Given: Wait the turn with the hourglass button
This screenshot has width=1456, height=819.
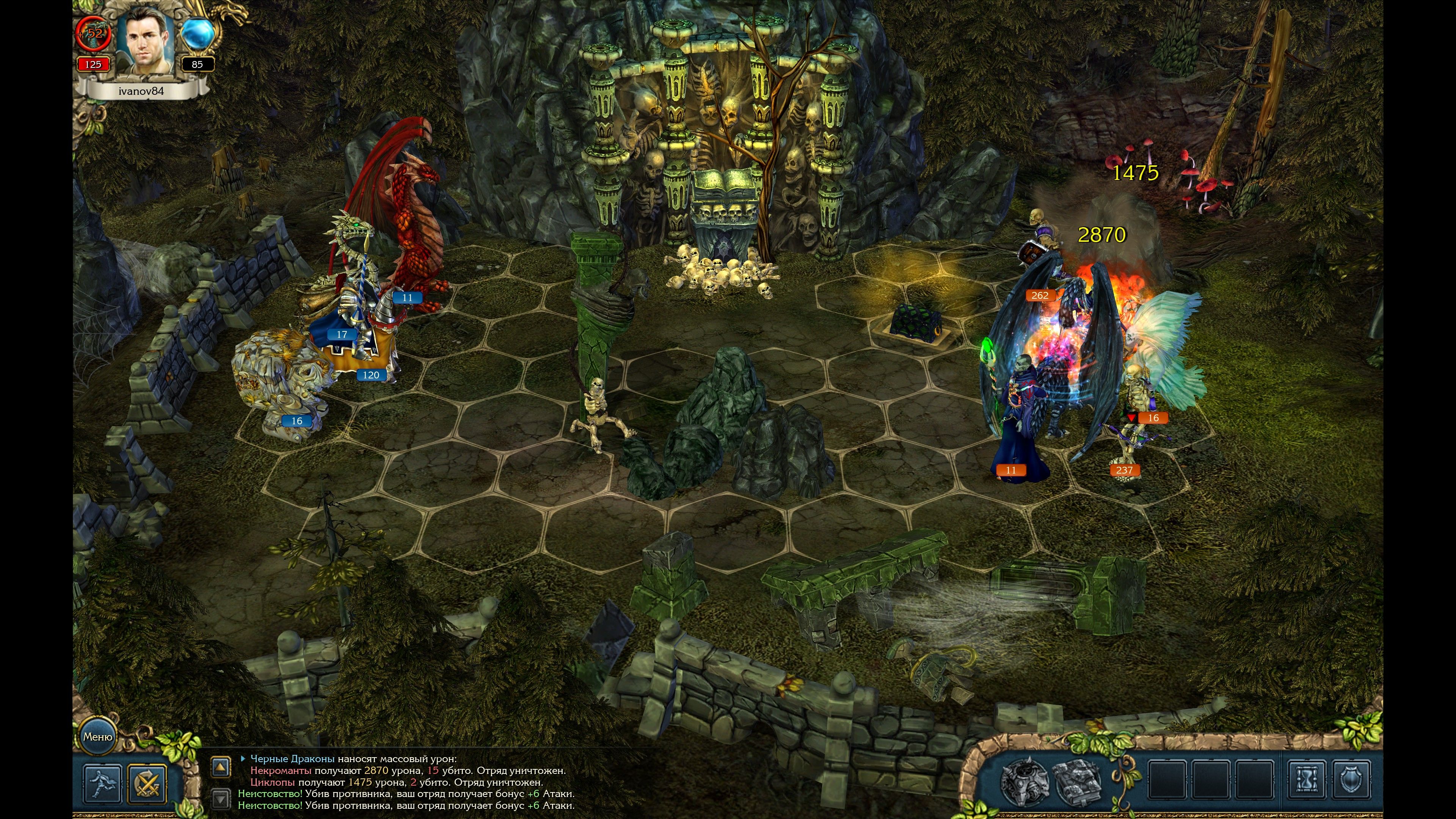Looking at the screenshot, I should click(1307, 781).
